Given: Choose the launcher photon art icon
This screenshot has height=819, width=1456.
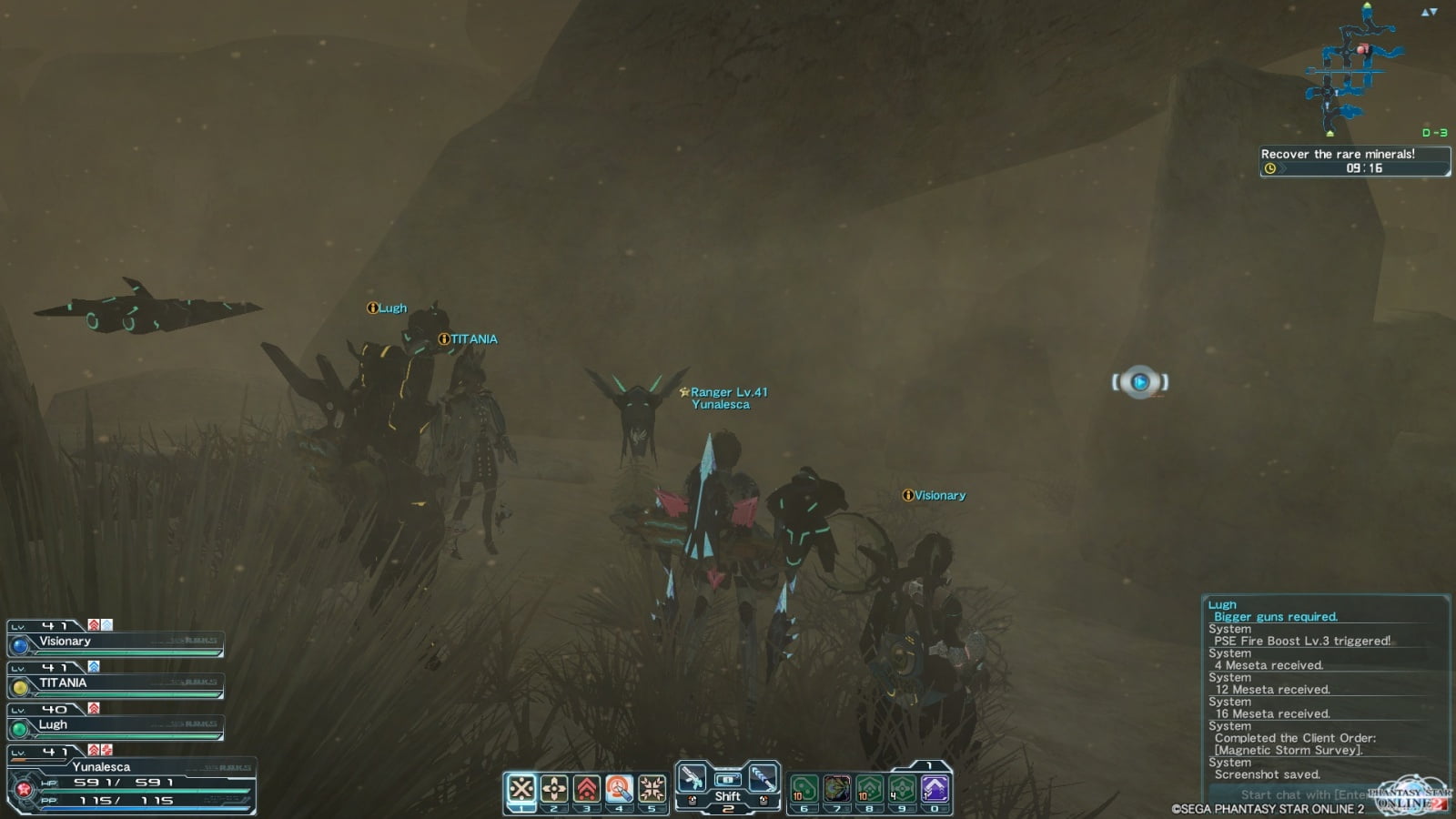Looking at the screenshot, I should coord(762,778).
